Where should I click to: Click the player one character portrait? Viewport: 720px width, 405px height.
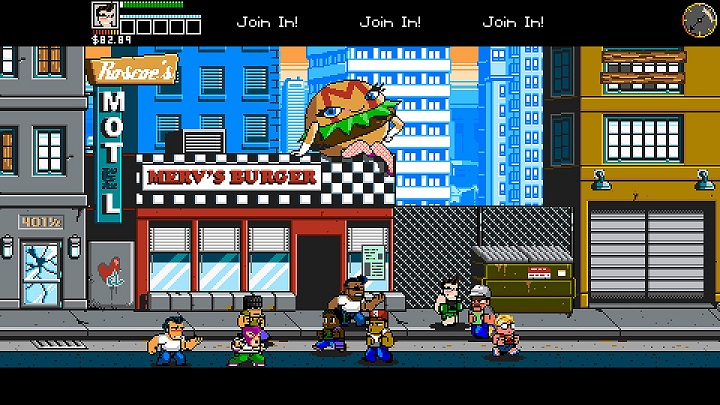[x=104, y=18]
